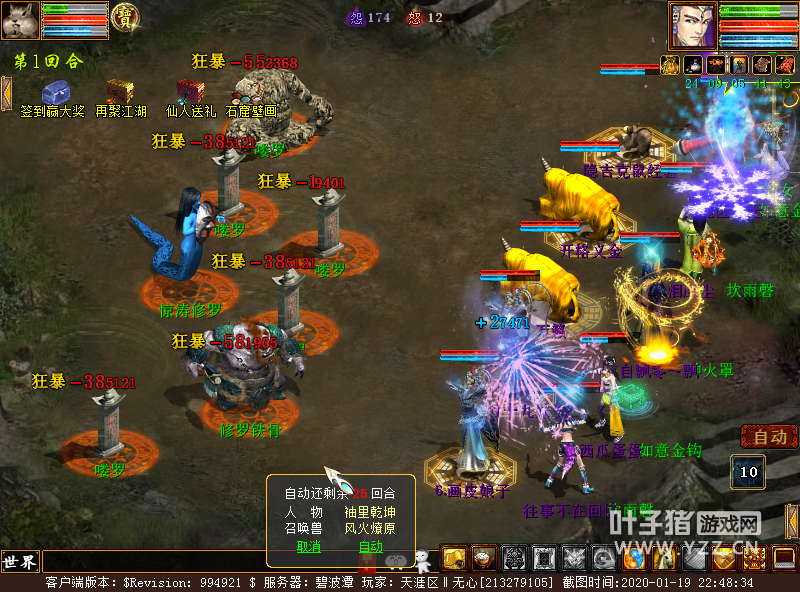Open the 再聚江湖 gold chest event
The width and height of the screenshot is (800, 592).
click(x=120, y=92)
